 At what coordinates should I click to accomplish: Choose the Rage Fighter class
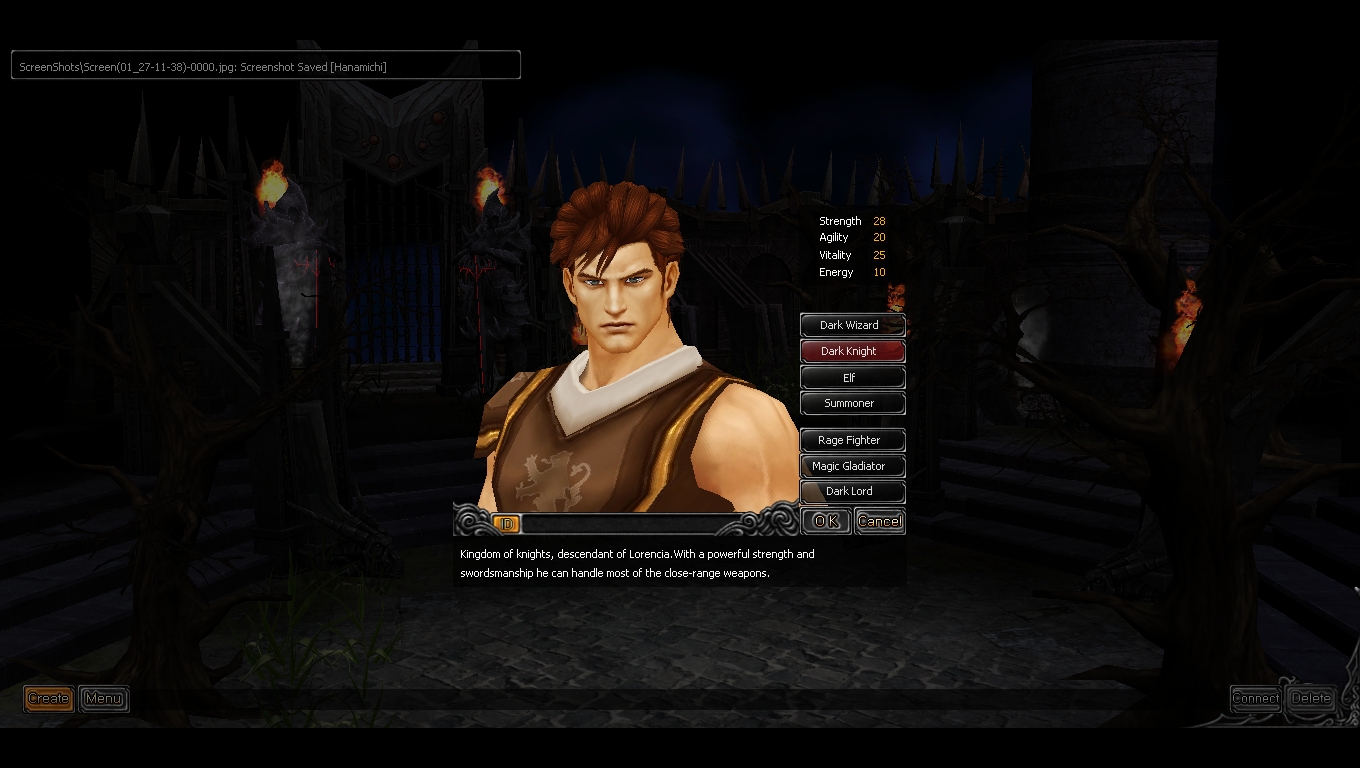(852, 440)
